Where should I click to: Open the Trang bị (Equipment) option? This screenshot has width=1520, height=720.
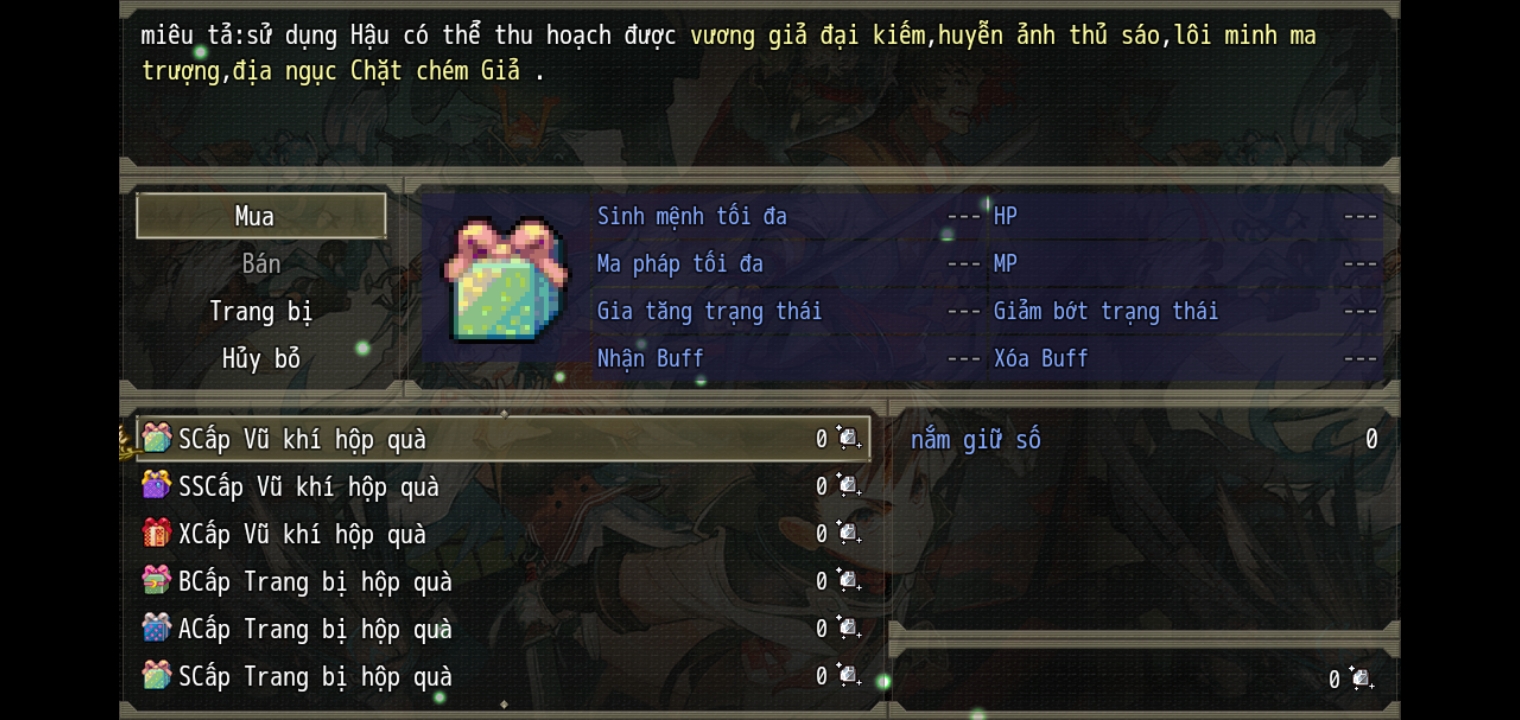tap(260, 311)
